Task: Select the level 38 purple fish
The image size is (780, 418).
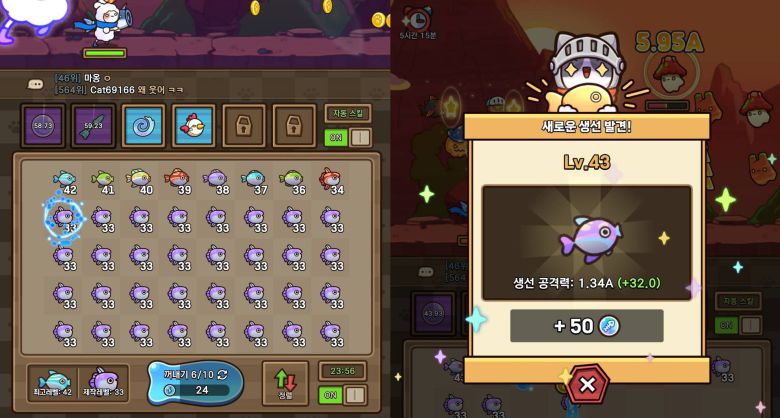Action: click(217, 181)
